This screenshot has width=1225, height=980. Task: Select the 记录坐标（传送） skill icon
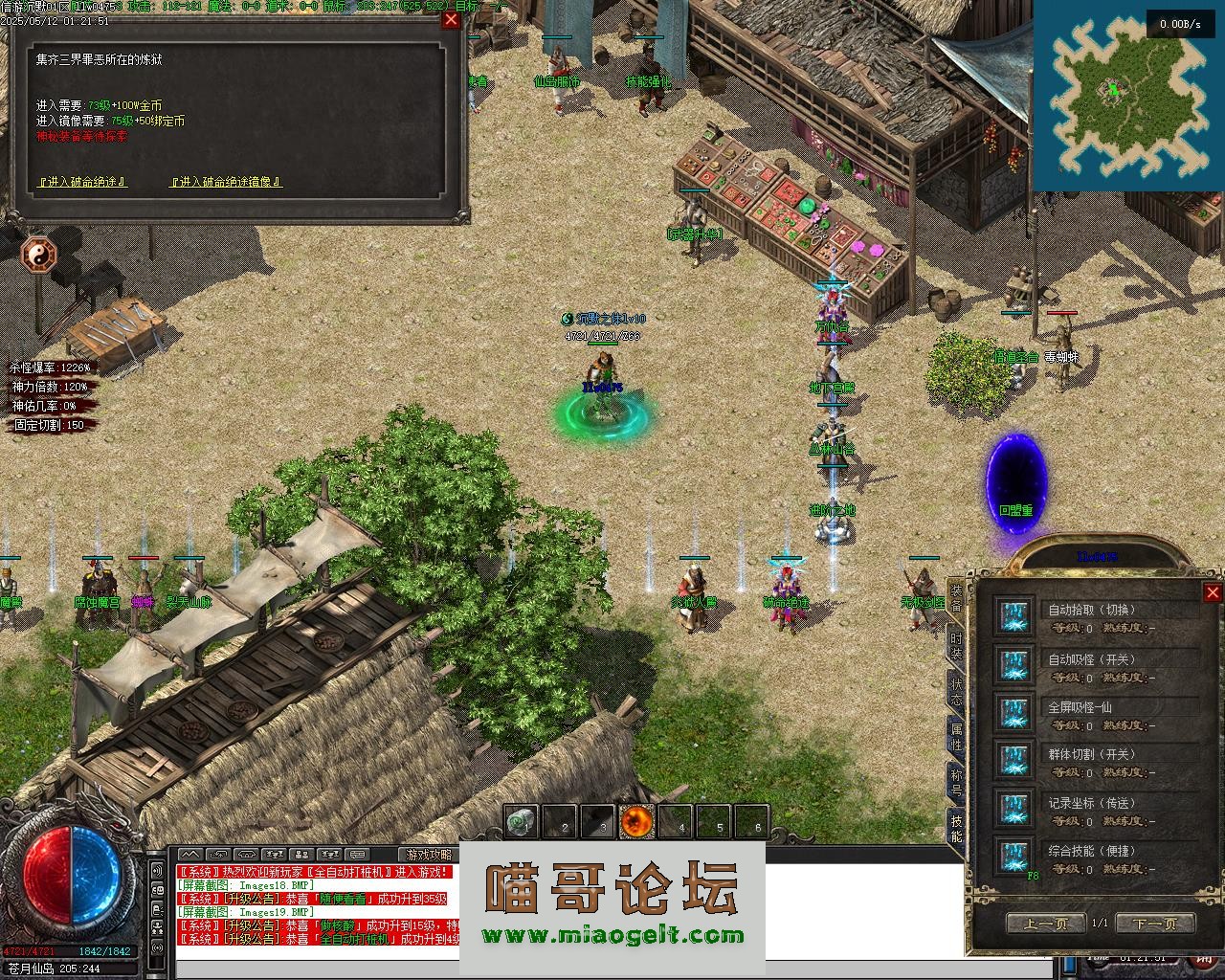tap(1013, 809)
